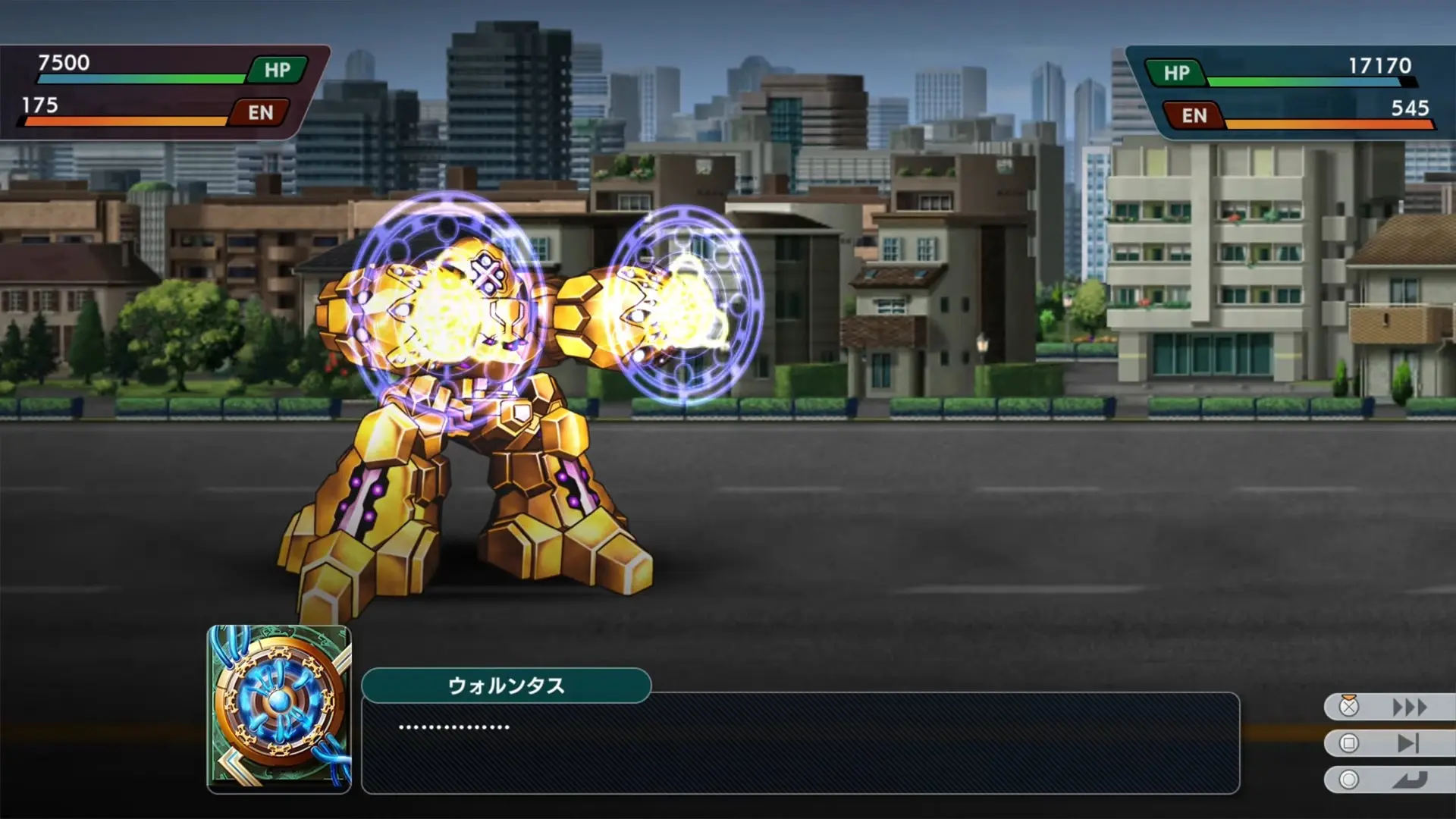
Task: Advance the ウォルンタス dialogue box
Action: [x=800, y=743]
